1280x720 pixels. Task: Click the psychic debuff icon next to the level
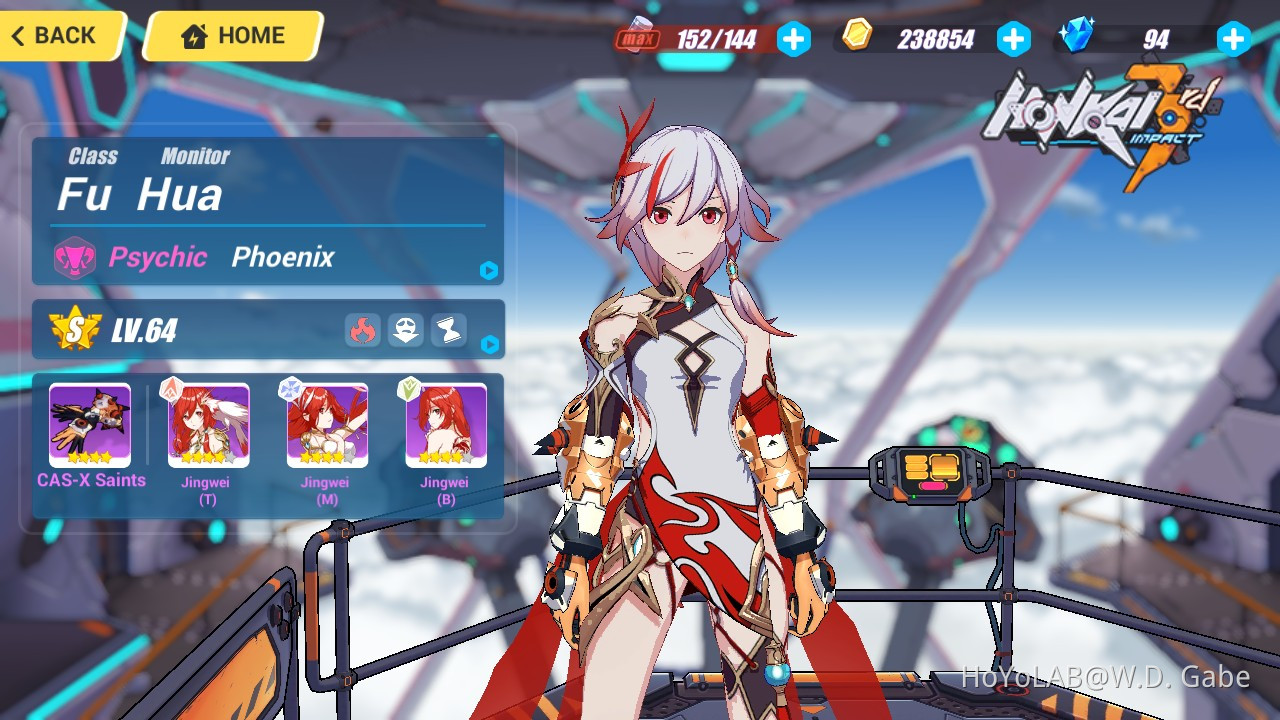click(x=405, y=330)
